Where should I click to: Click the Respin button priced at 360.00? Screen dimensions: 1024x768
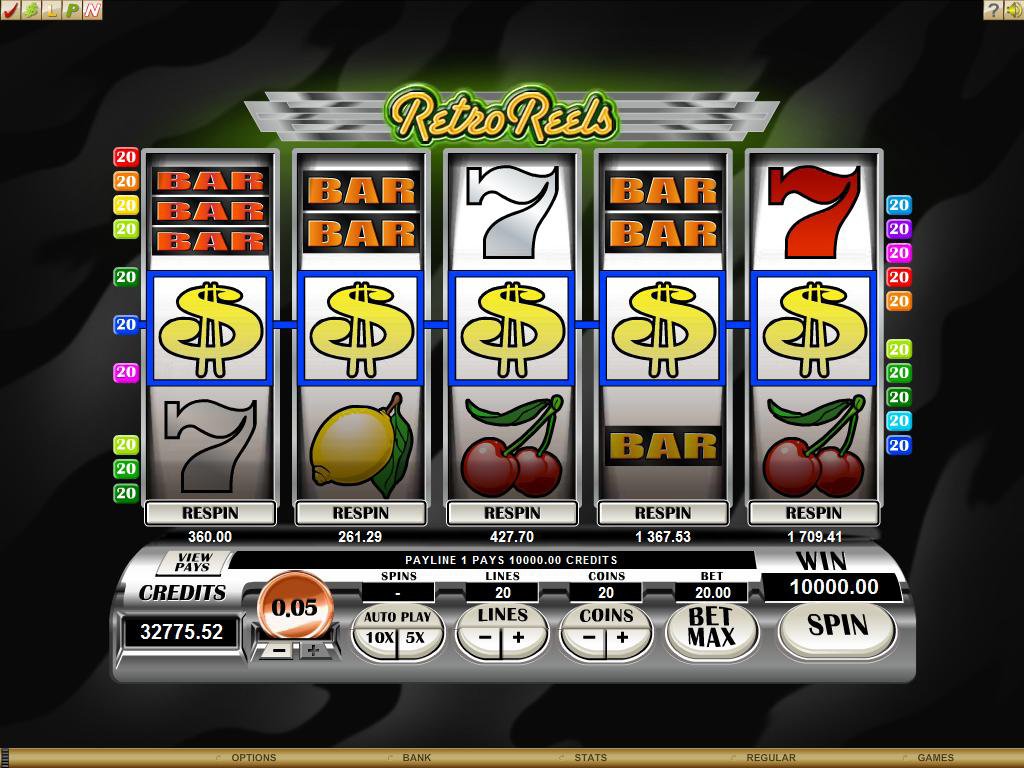[x=210, y=513]
